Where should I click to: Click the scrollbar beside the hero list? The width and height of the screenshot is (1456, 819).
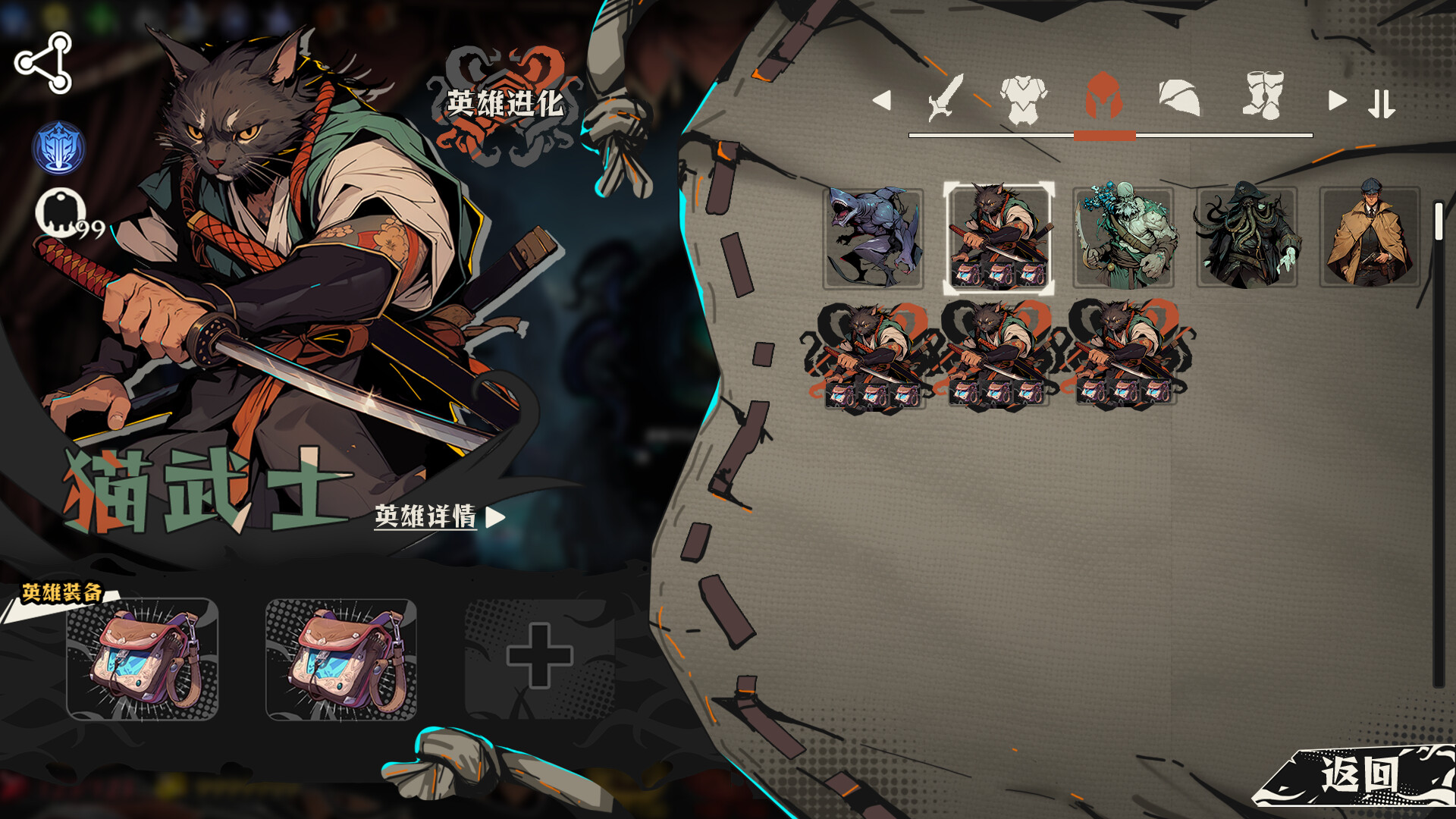[x=1437, y=220]
